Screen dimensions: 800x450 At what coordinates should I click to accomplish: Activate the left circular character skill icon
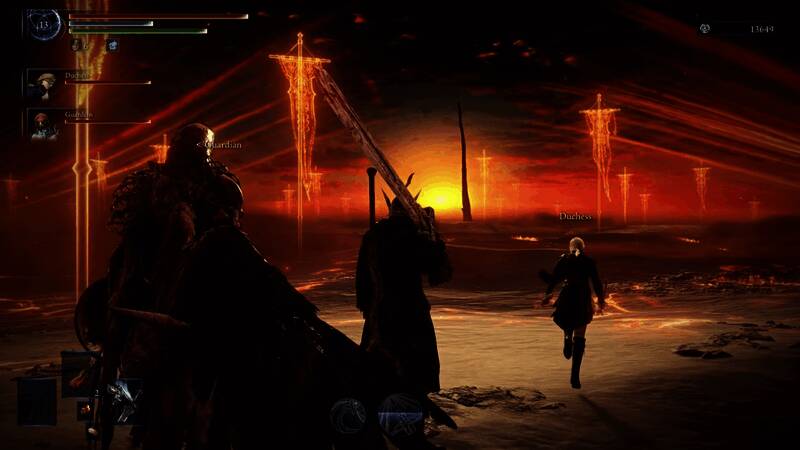click(x=348, y=414)
